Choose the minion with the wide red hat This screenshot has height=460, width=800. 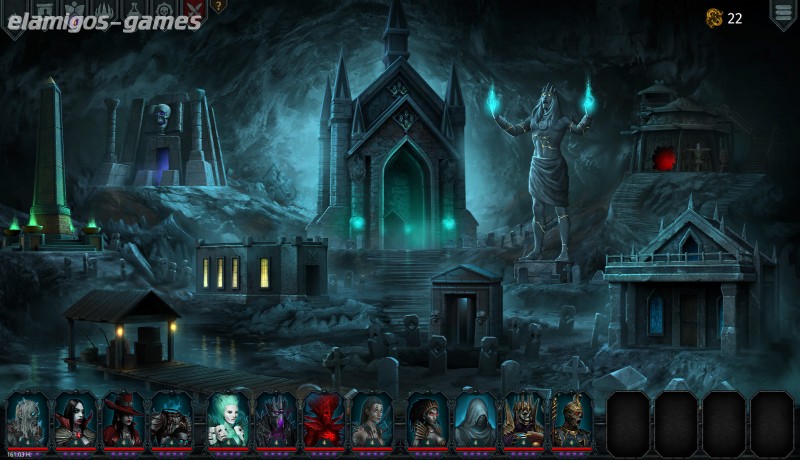[x=123, y=418]
